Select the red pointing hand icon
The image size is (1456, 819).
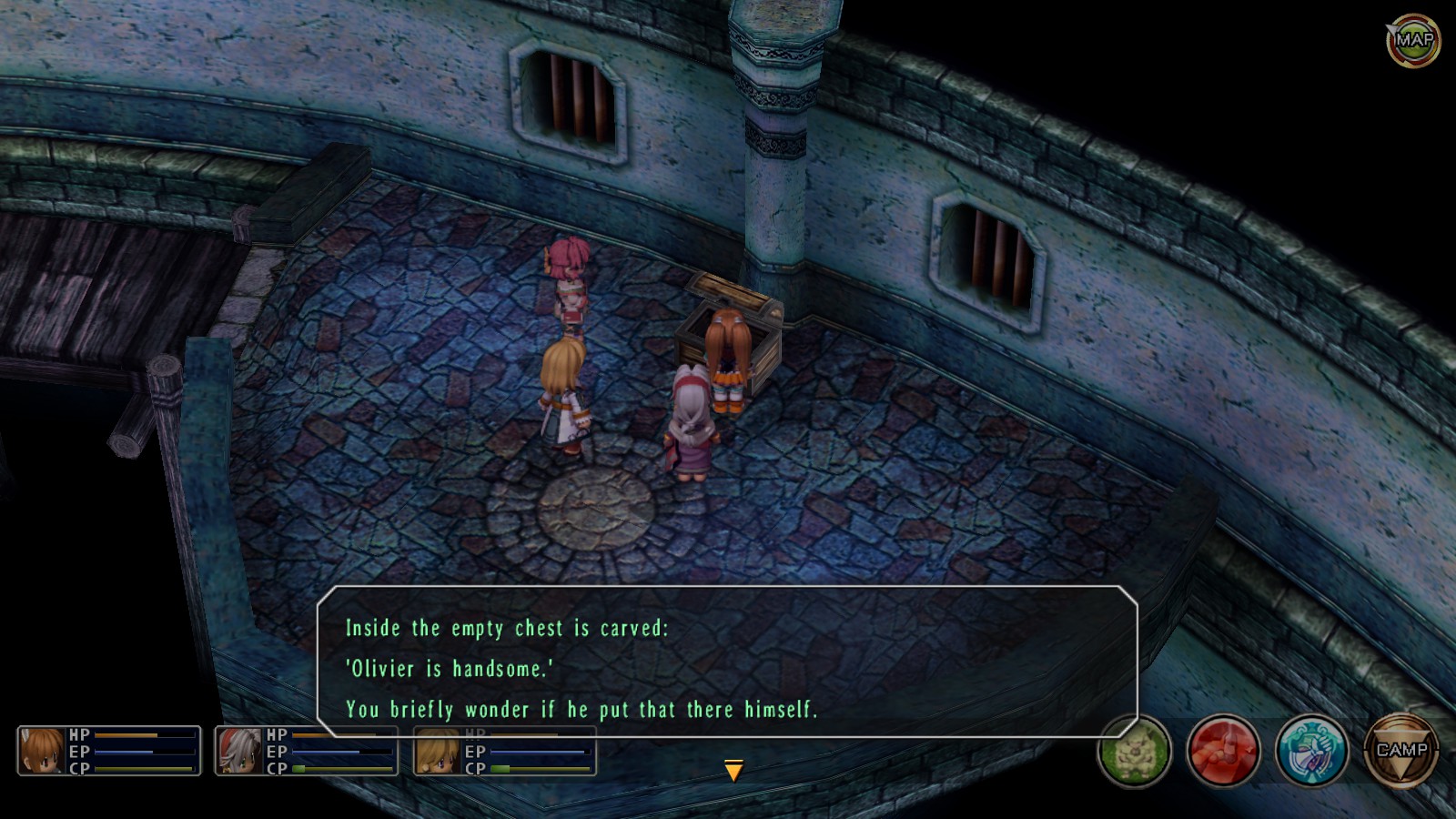pos(1223,752)
